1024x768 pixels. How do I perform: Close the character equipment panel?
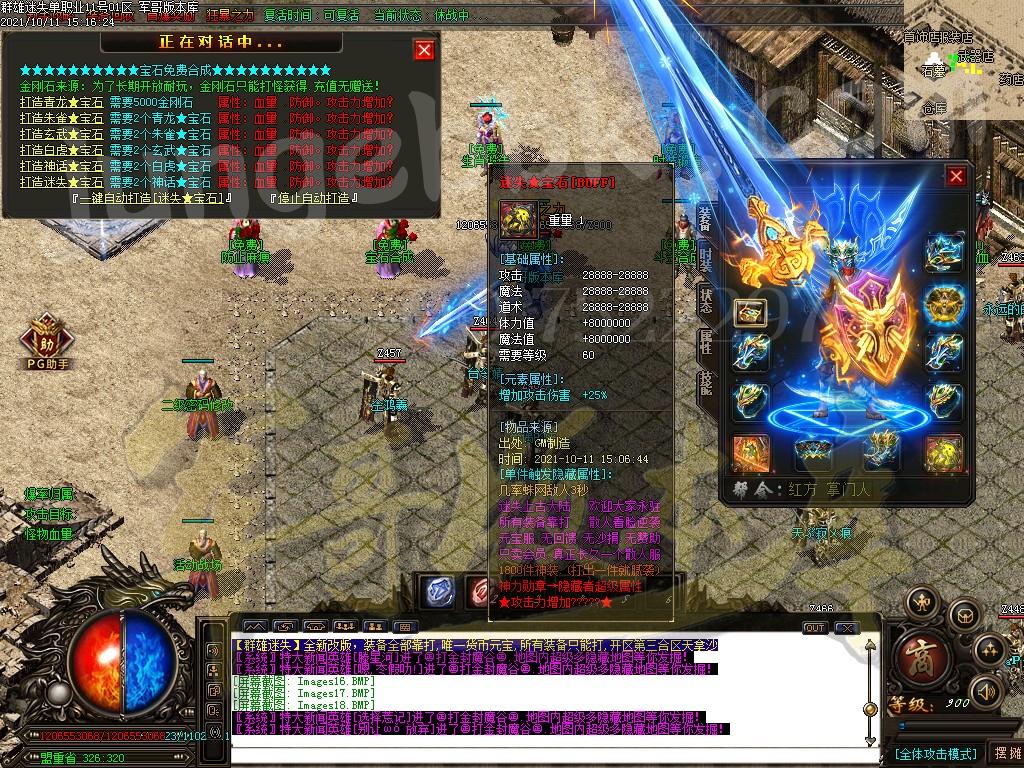[956, 176]
